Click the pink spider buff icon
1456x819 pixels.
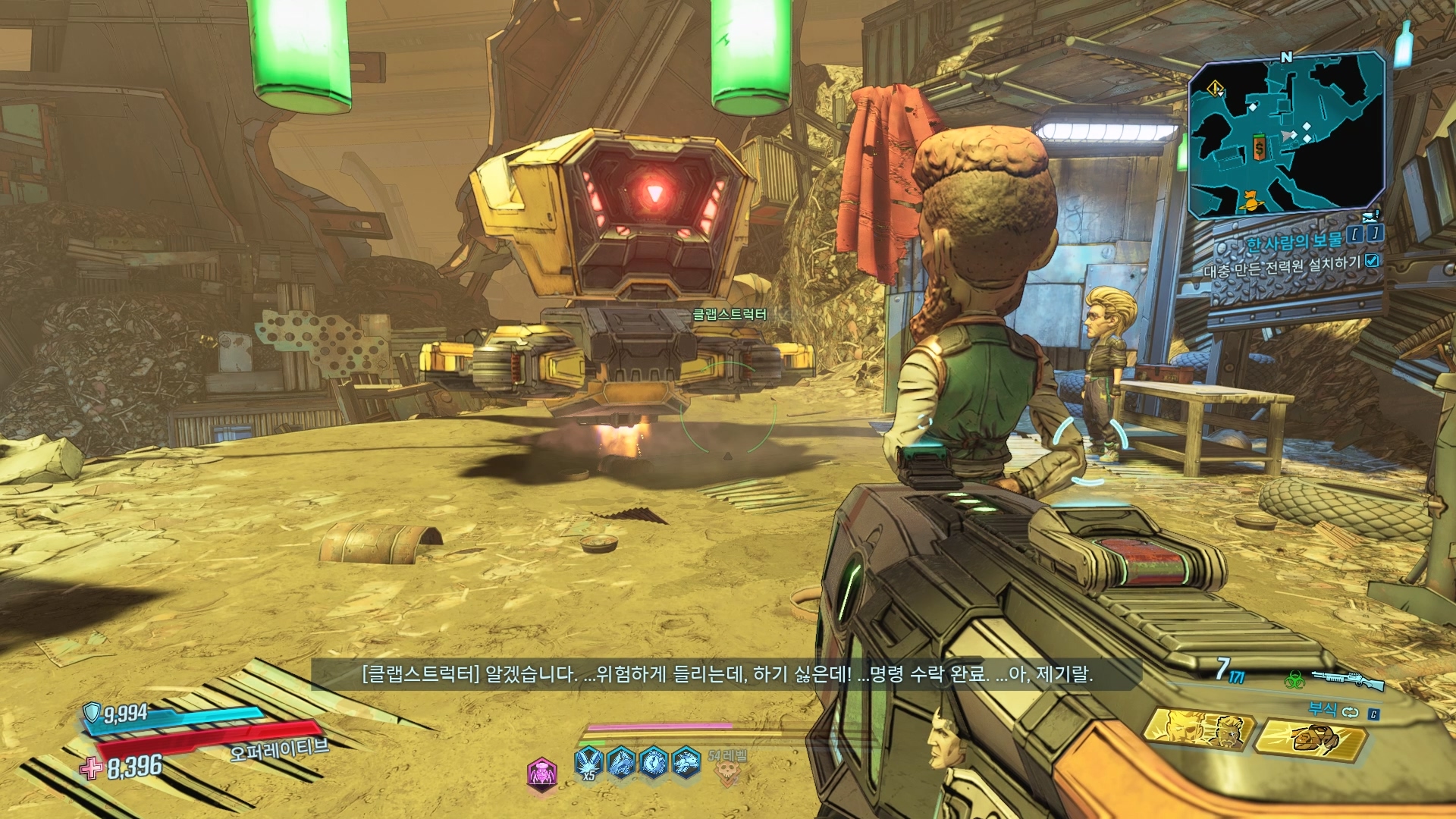[x=541, y=773]
